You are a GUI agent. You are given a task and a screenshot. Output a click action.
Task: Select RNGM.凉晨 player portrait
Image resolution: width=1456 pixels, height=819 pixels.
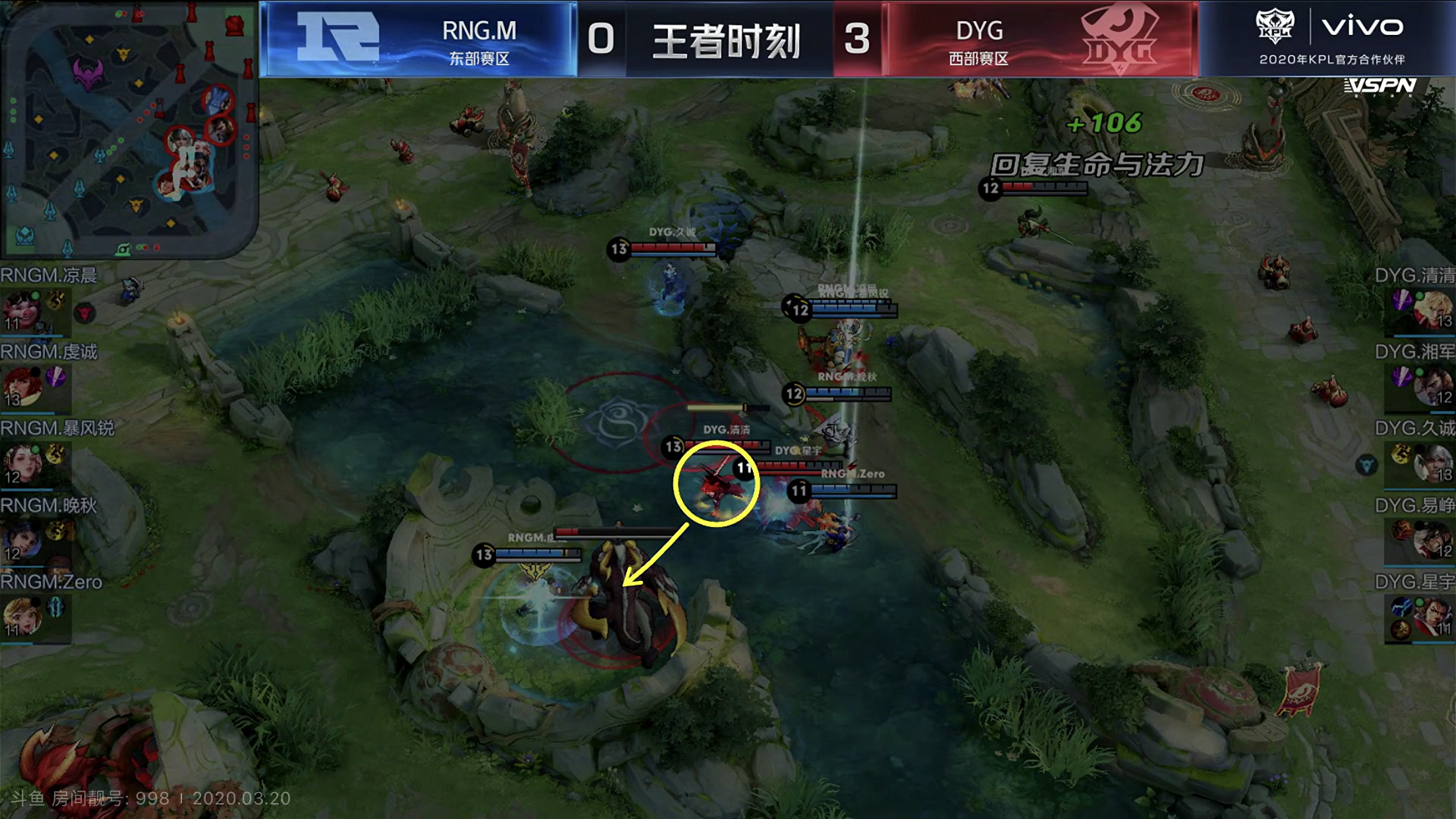(x=21, y=310)
